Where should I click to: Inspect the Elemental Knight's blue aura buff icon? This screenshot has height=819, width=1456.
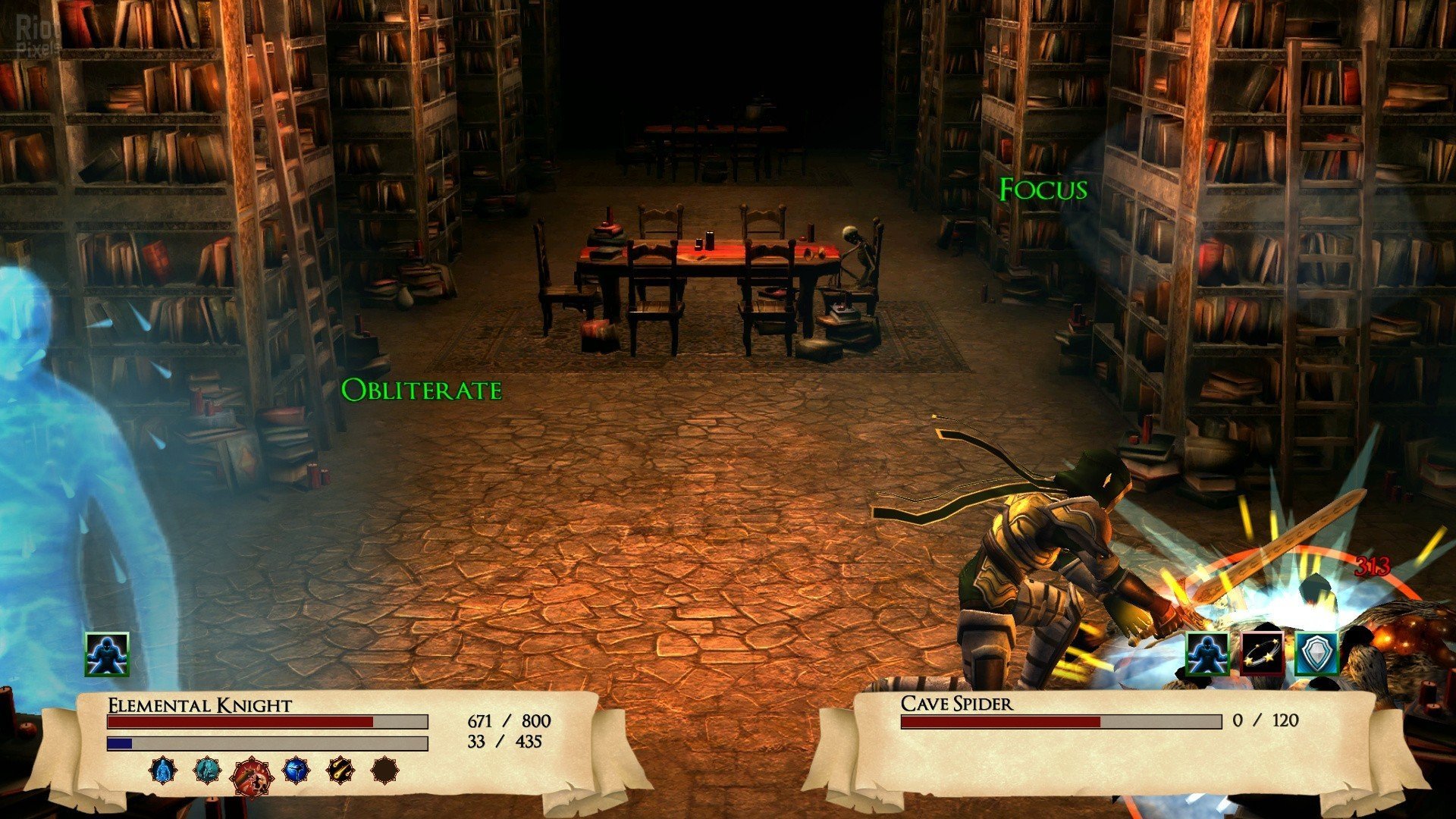click(107, 654)
